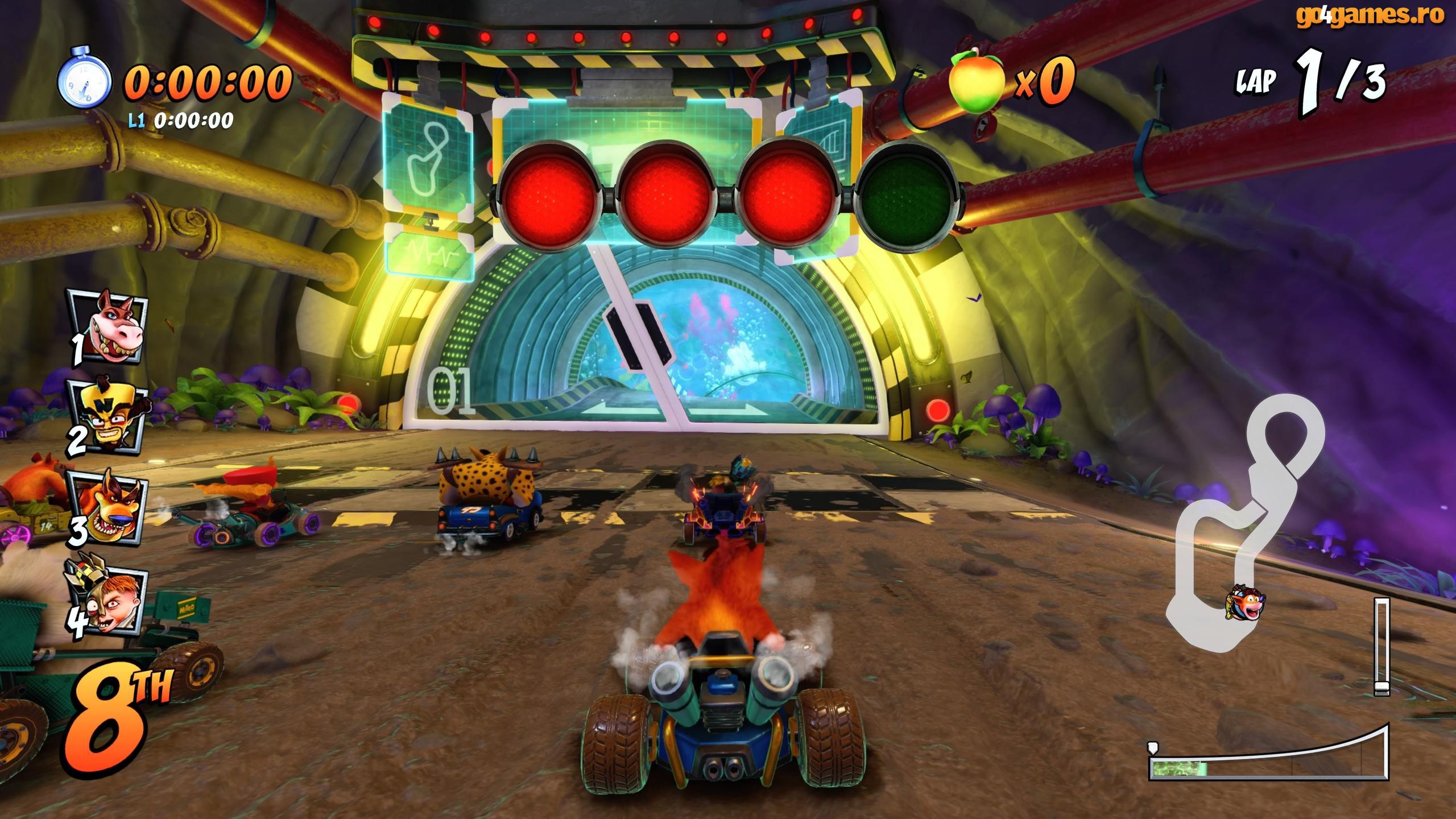Click the 0:00:00 race timer display

point(208,82)
